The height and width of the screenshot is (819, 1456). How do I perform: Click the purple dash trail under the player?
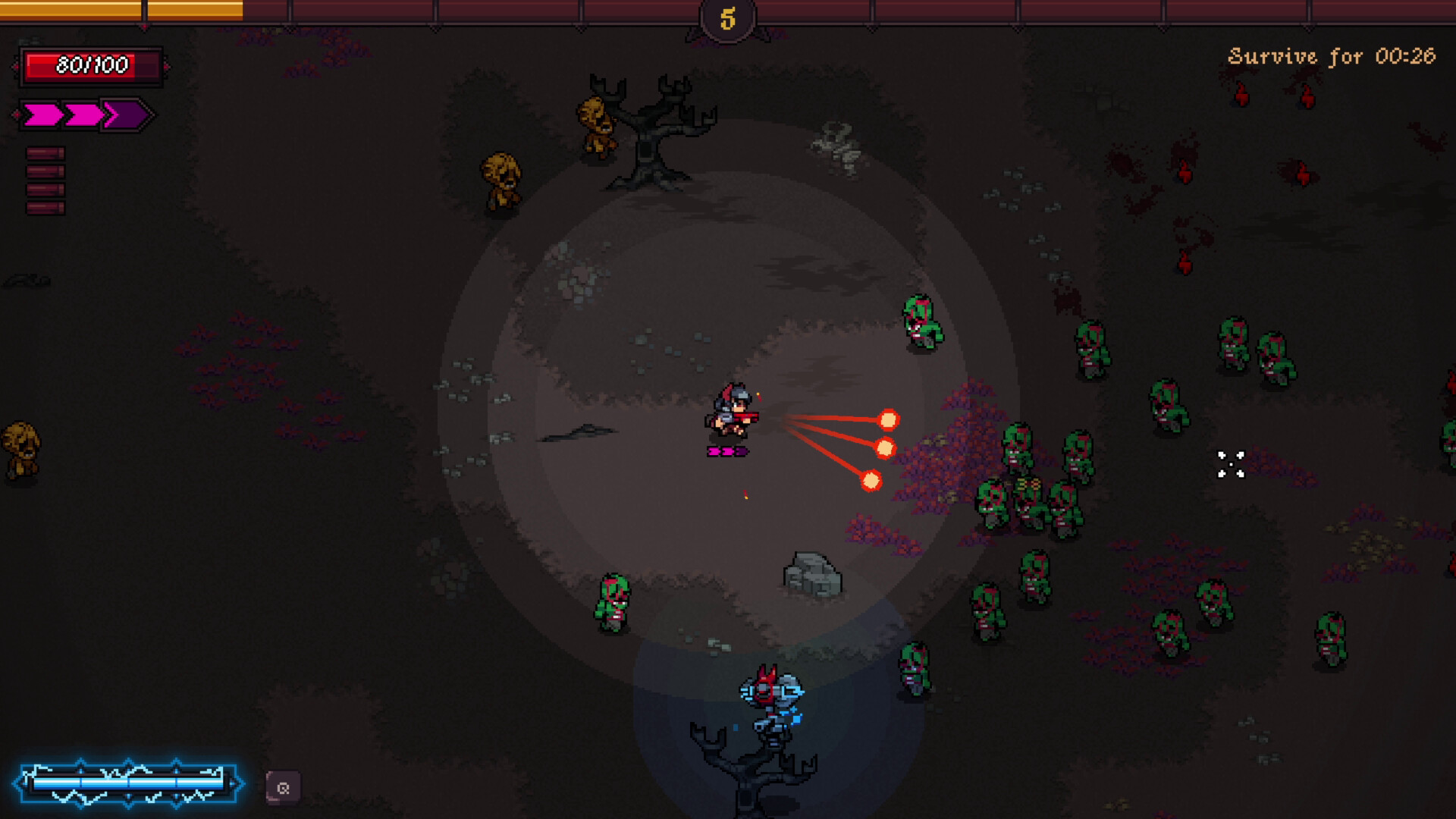click(x=726, y=450)
